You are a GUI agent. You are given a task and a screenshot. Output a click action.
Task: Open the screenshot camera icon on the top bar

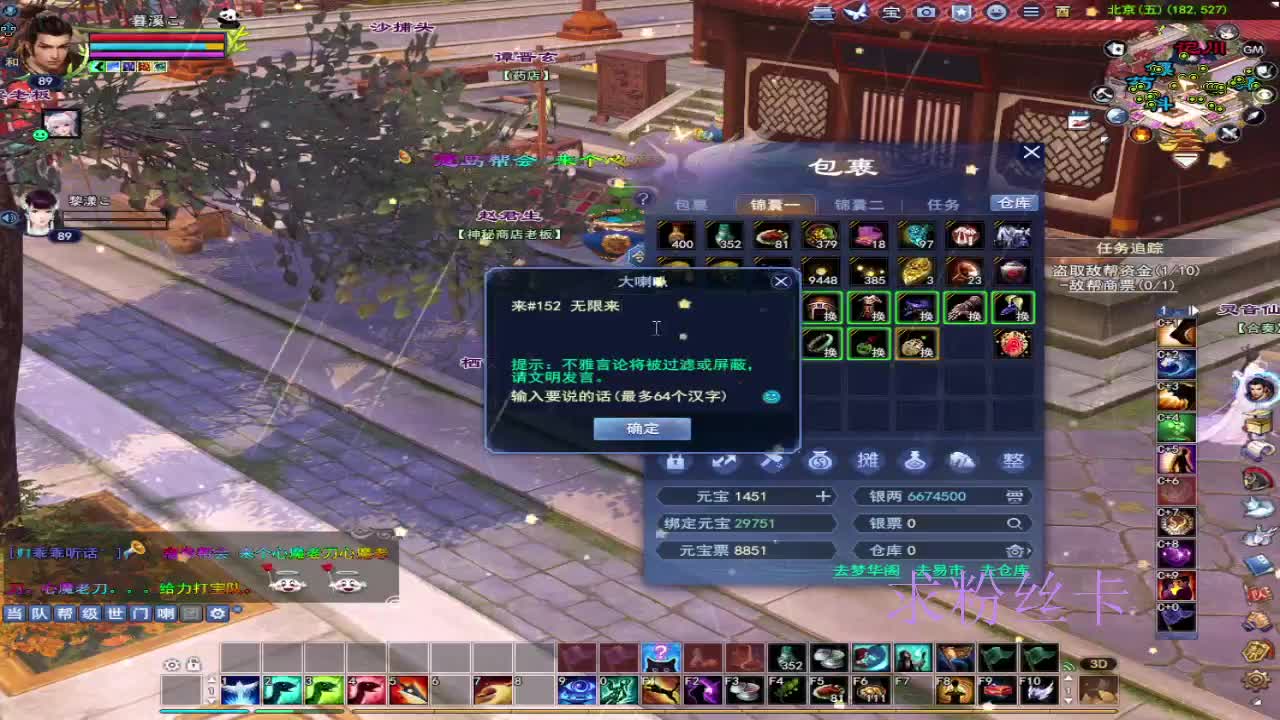925,13
